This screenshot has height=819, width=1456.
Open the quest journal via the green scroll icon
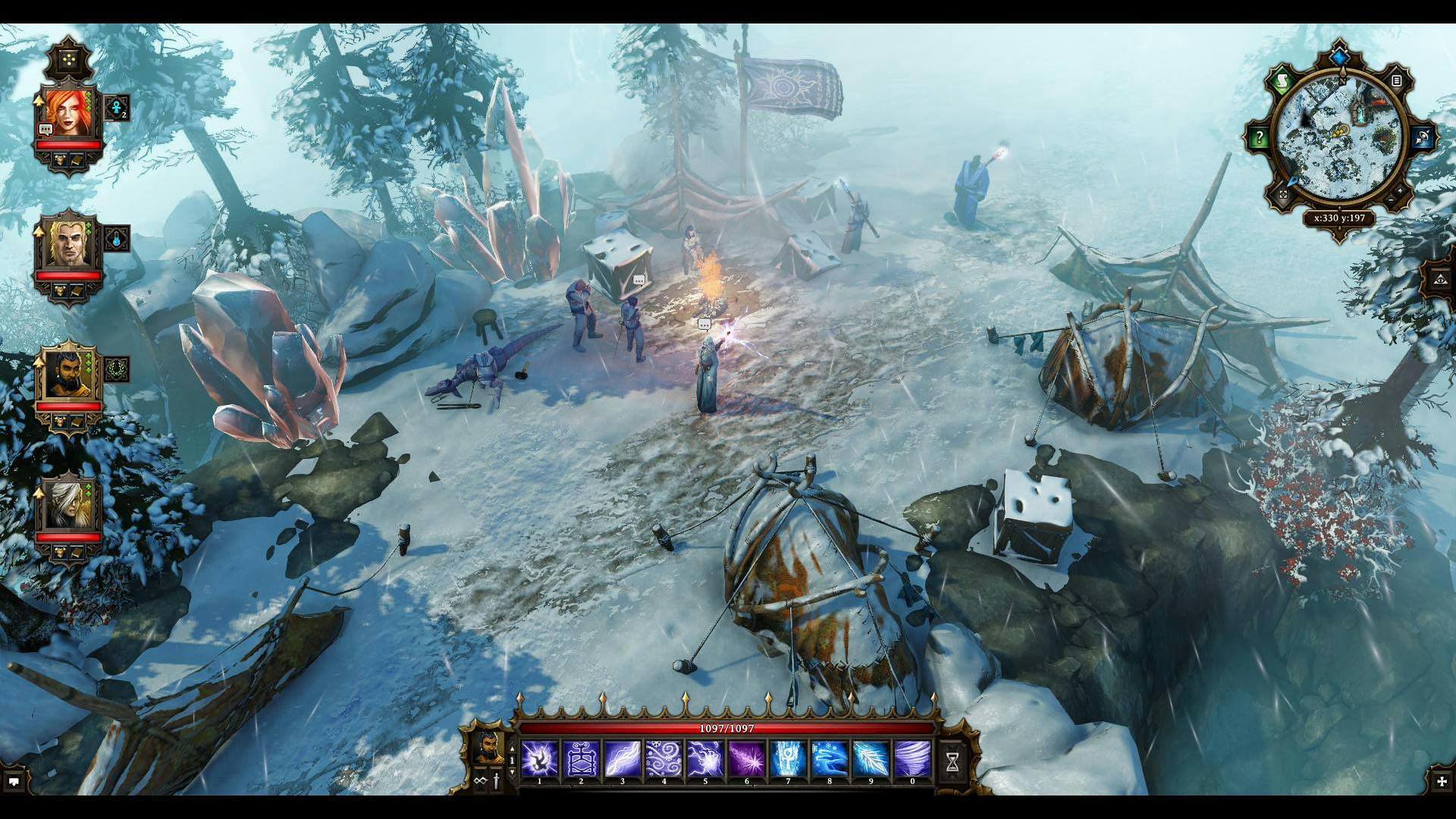click(x=1283, y=81)
